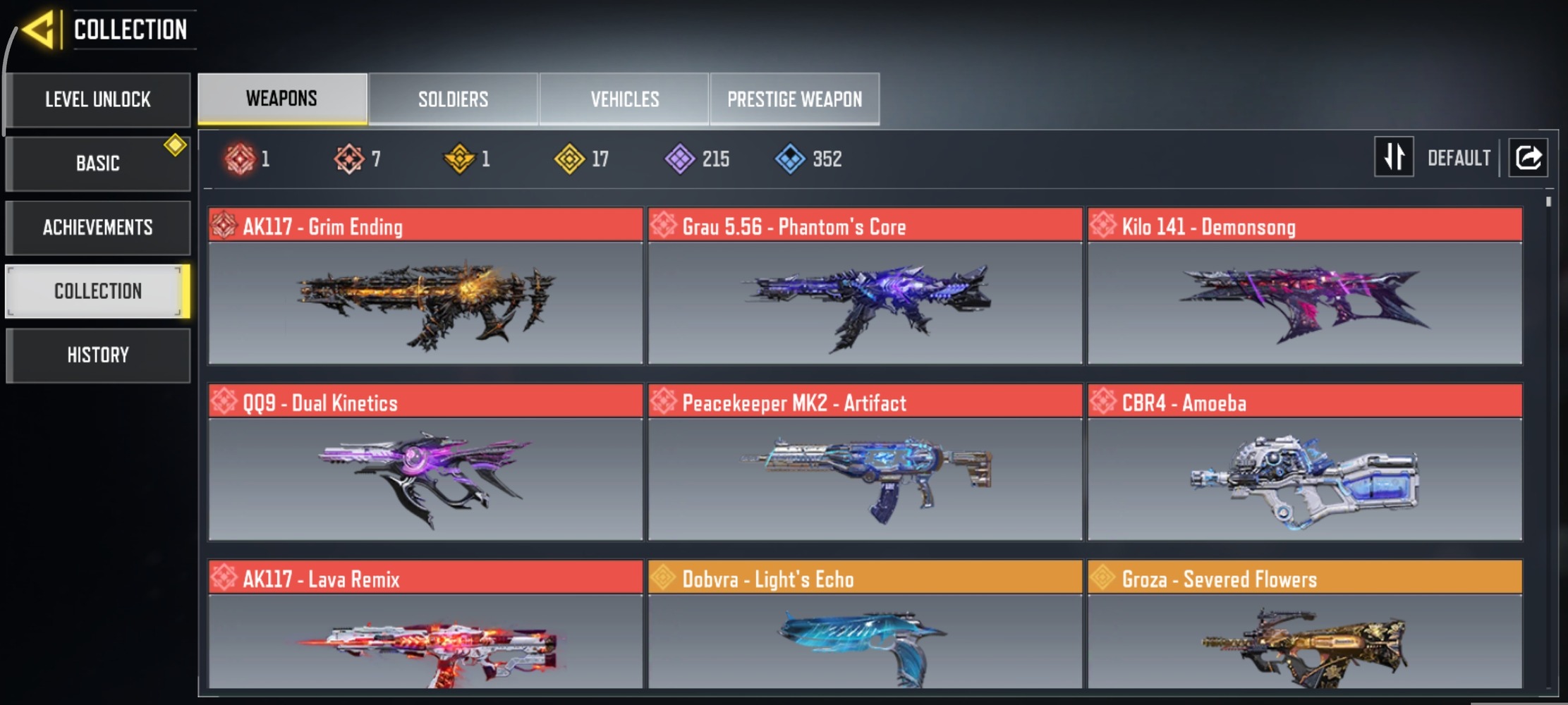Image resolution: width=1568 pixels, height=705 pixels.
Task: Select the Basic menu entry
Action: pyautogui.click(x=98, y=163)
